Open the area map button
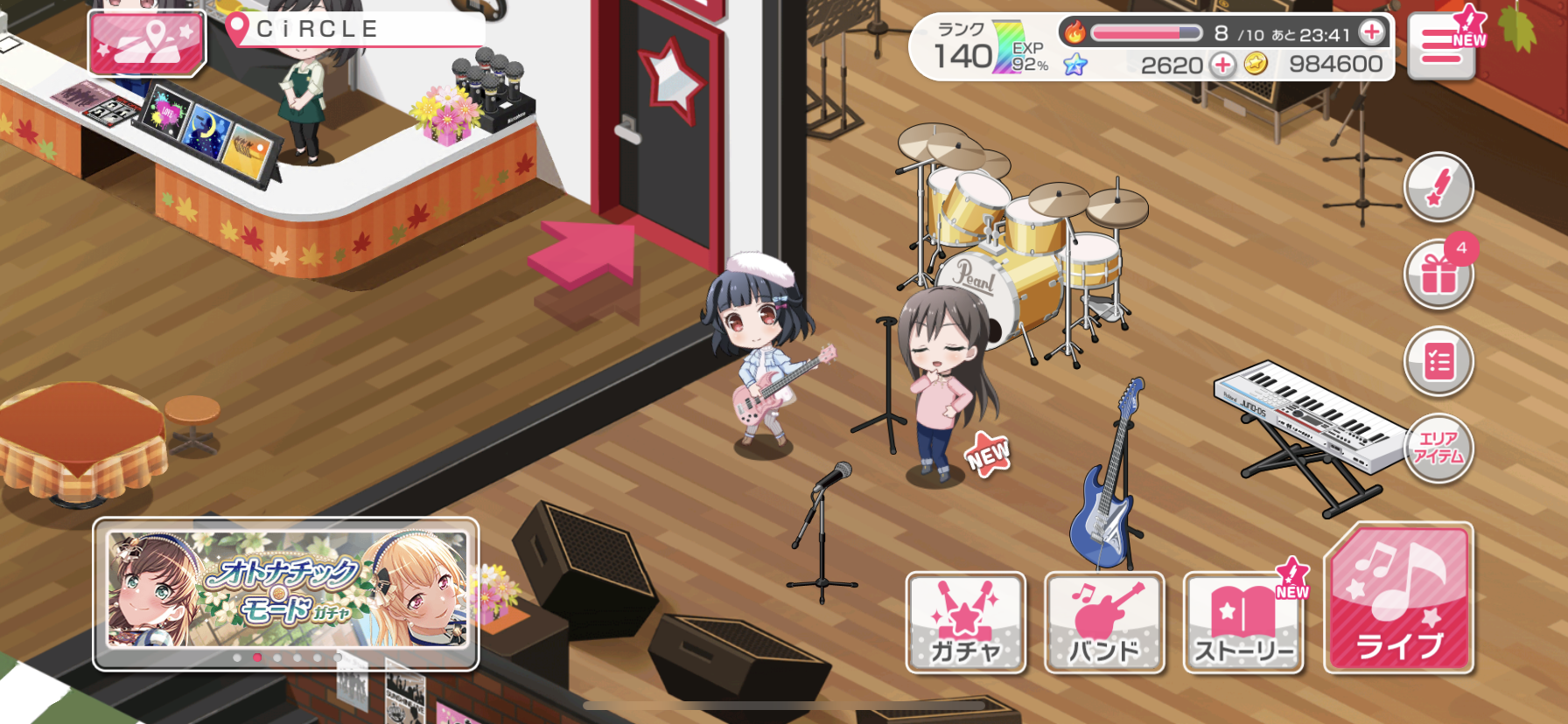 [147, 43]
